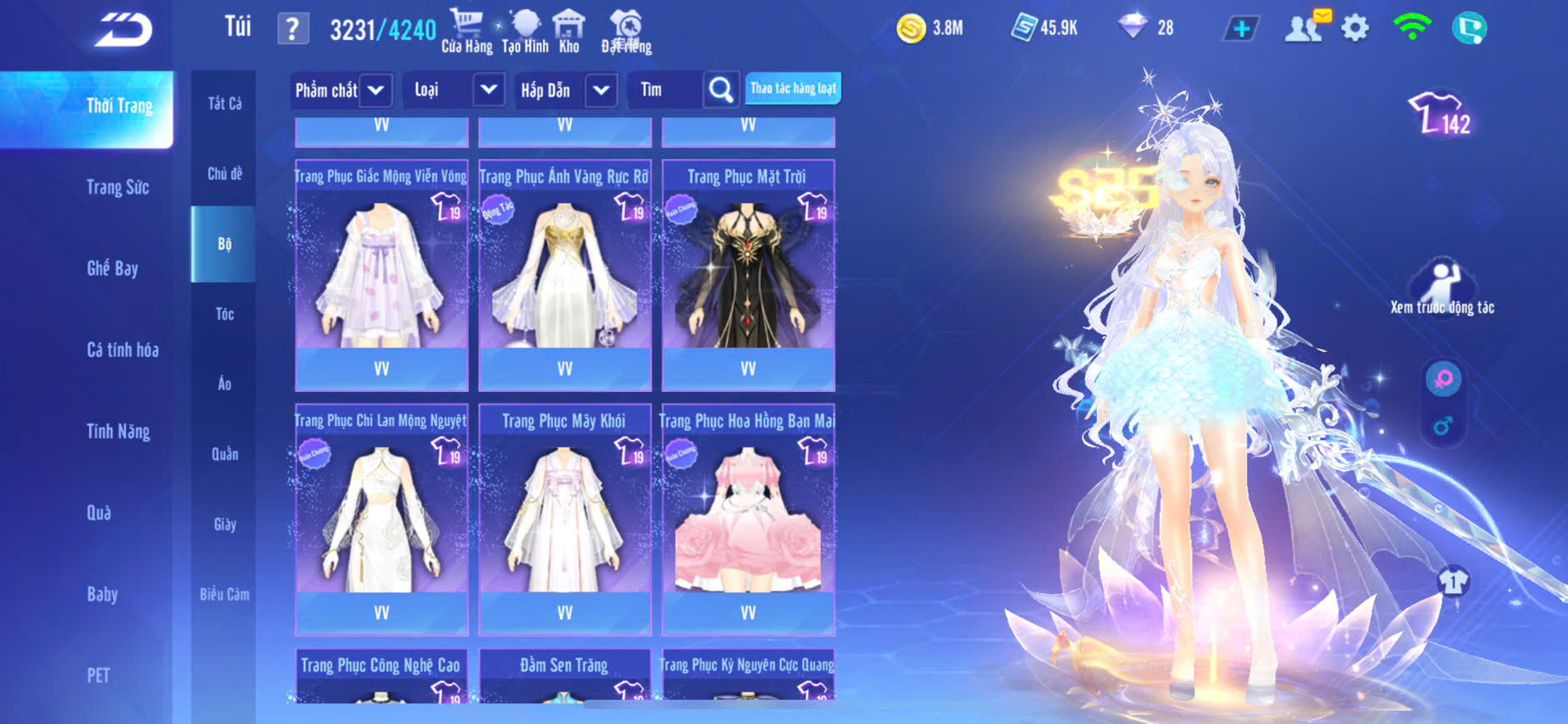Image resolution: width=1568 pixels, height=724 pixels.
Task: Click the magnifying glass search button
Action: pyautogui.click(x=720, y=90)
